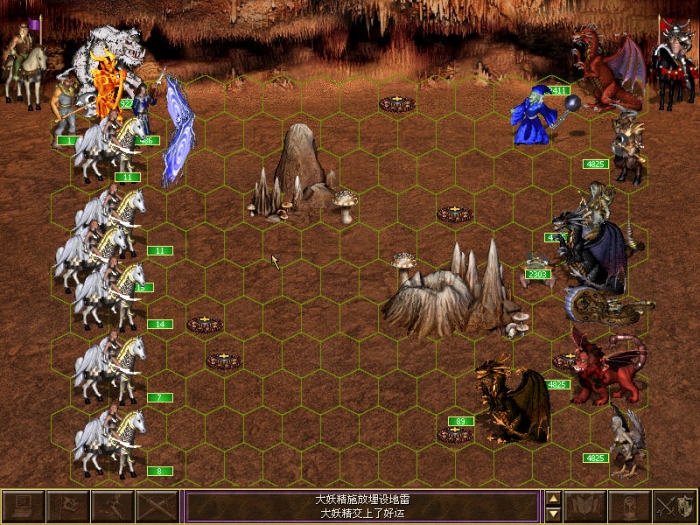Retreat from combat with the running figure button
Viewport: 700px width, 525px height.
click(112, 506)
